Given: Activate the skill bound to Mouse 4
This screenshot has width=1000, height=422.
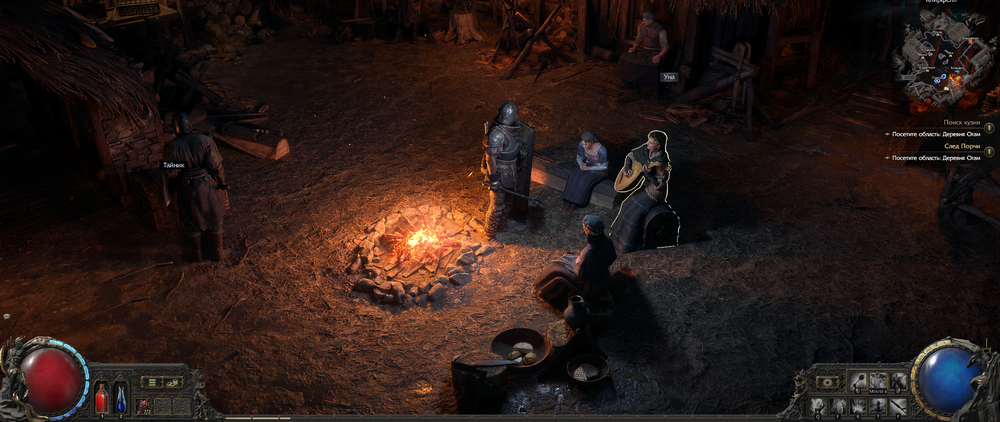Looking at the screenshot, I should click(878, 381).
